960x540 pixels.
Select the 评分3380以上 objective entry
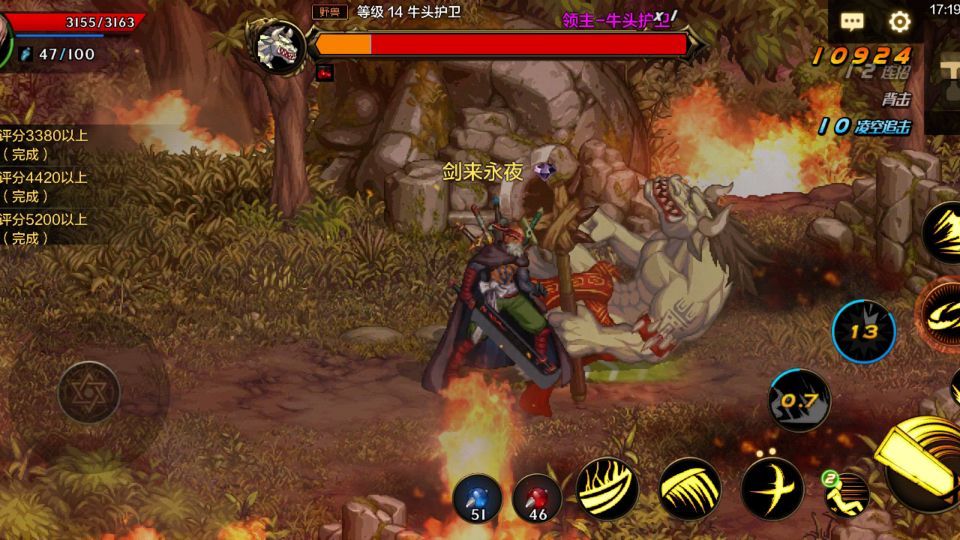[x=44, y=145]
